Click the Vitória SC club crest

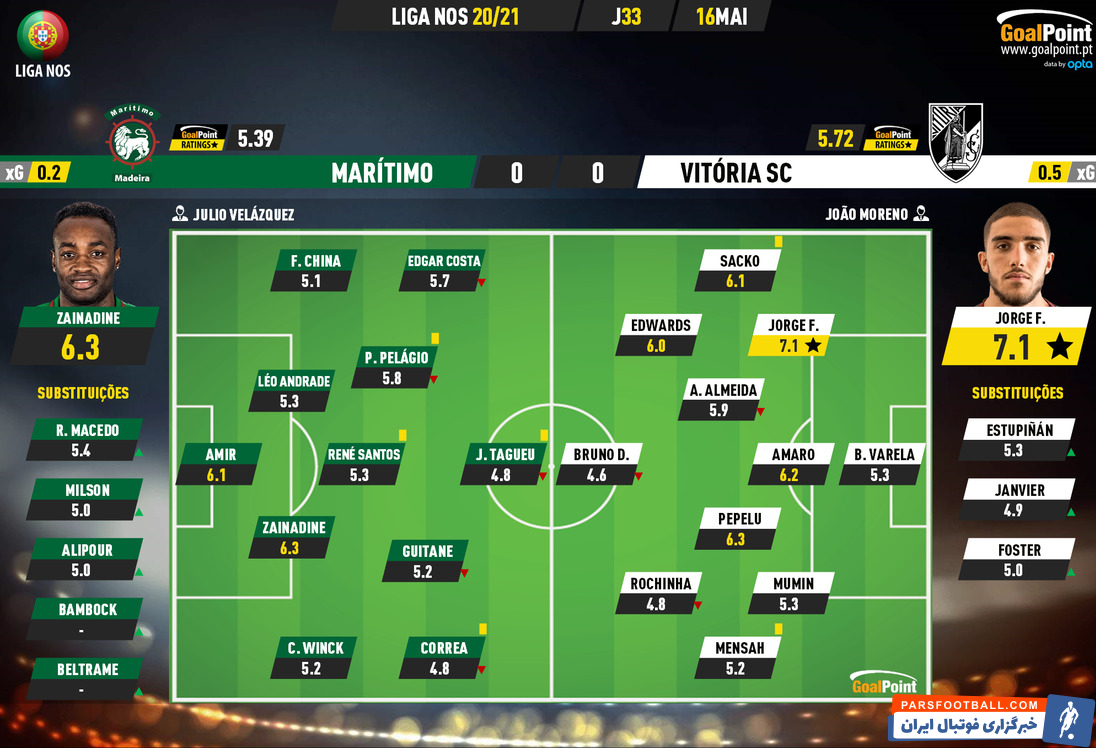tap(957, 142)
